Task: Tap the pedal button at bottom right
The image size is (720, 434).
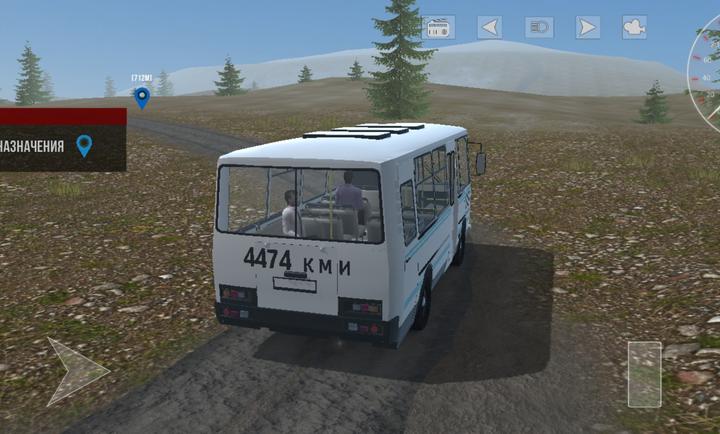Action: (644, 374)
